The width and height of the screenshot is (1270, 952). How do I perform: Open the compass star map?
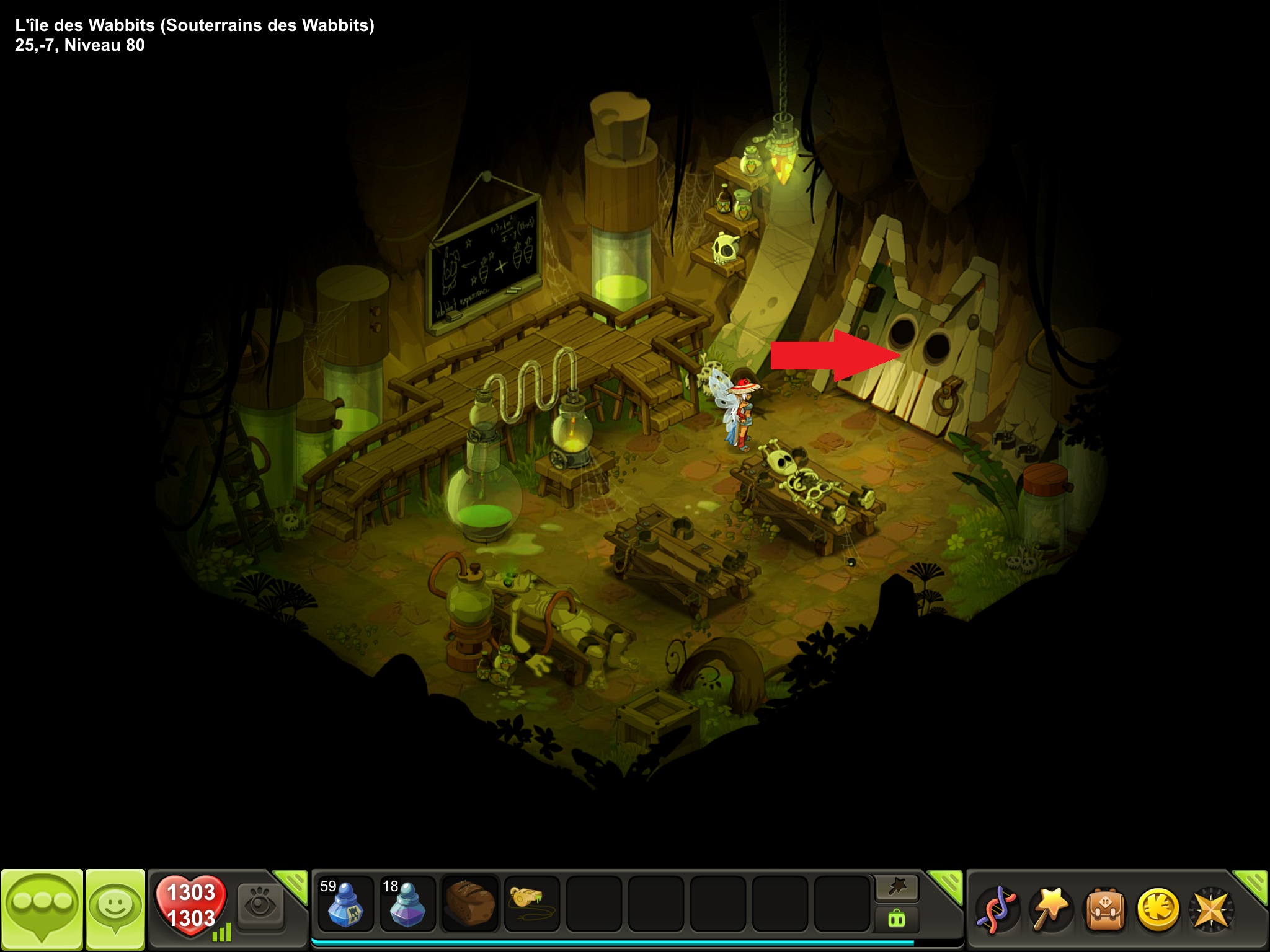[x=1211, y=910]
